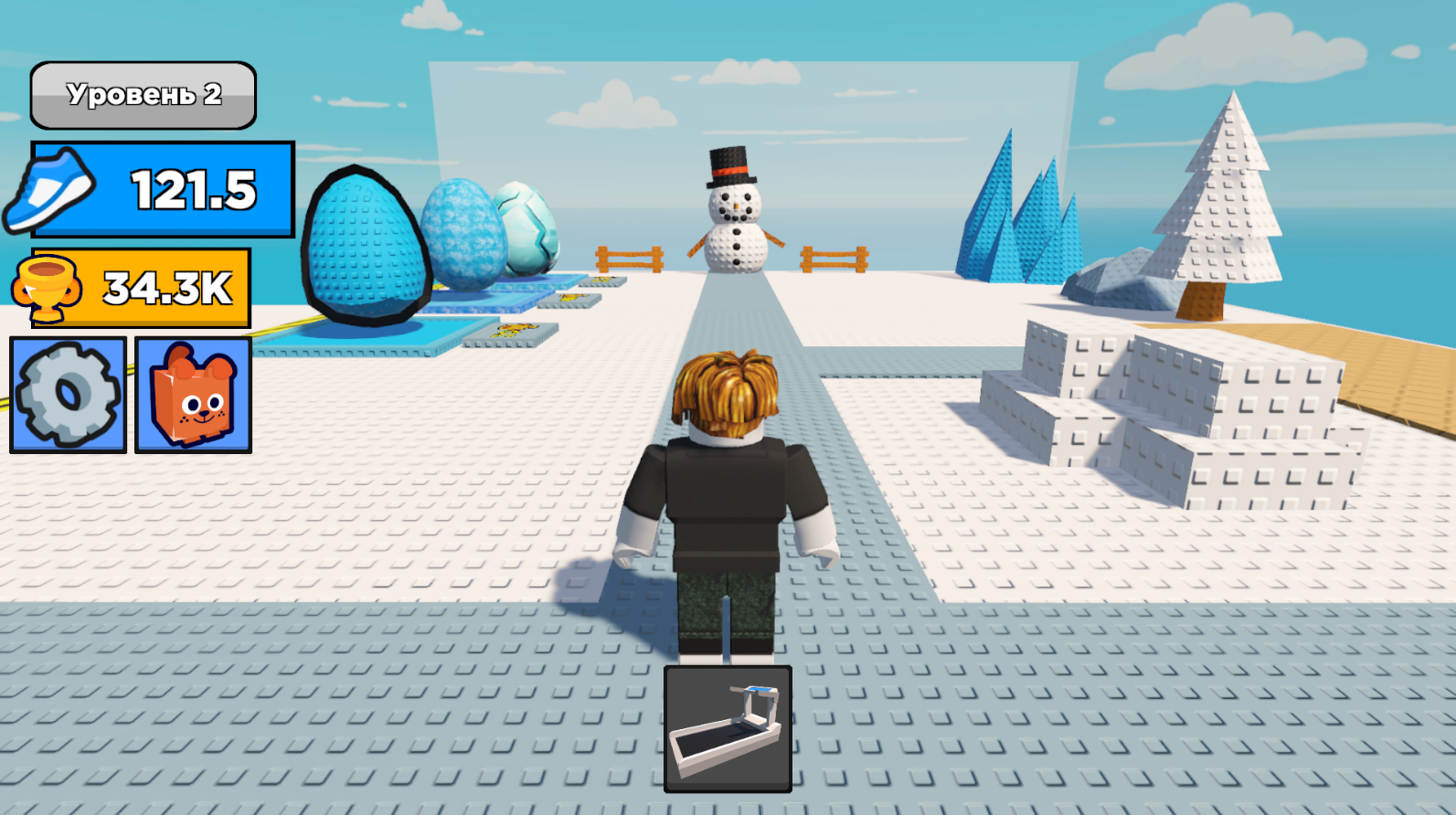Click the speed counter showing 121.5

pyautogui.click(x=192, y=187)
